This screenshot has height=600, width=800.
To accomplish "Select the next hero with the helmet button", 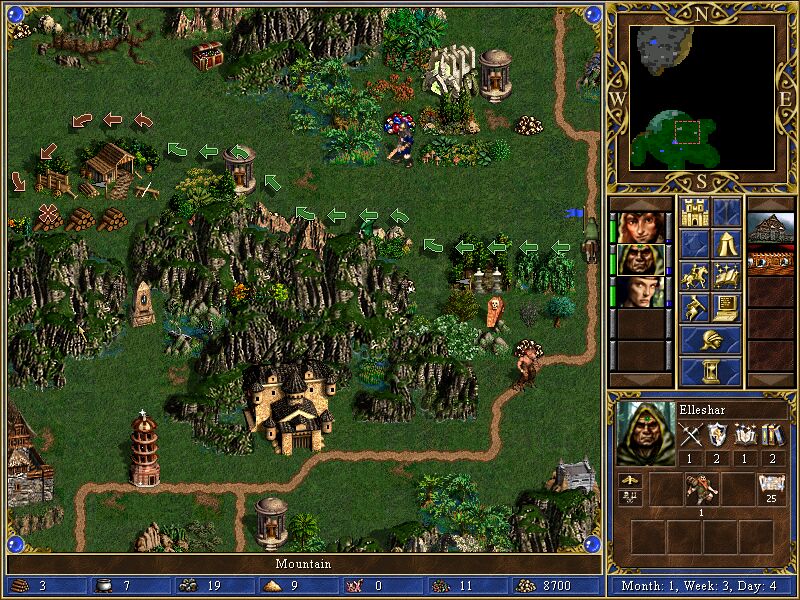I will (711, 339).
